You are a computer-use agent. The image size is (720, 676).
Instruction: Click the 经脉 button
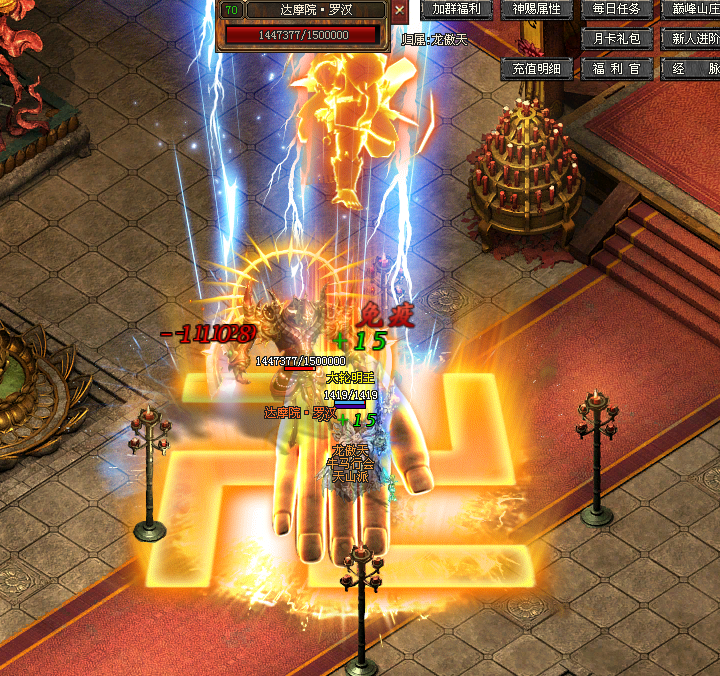tap(692, 69)
